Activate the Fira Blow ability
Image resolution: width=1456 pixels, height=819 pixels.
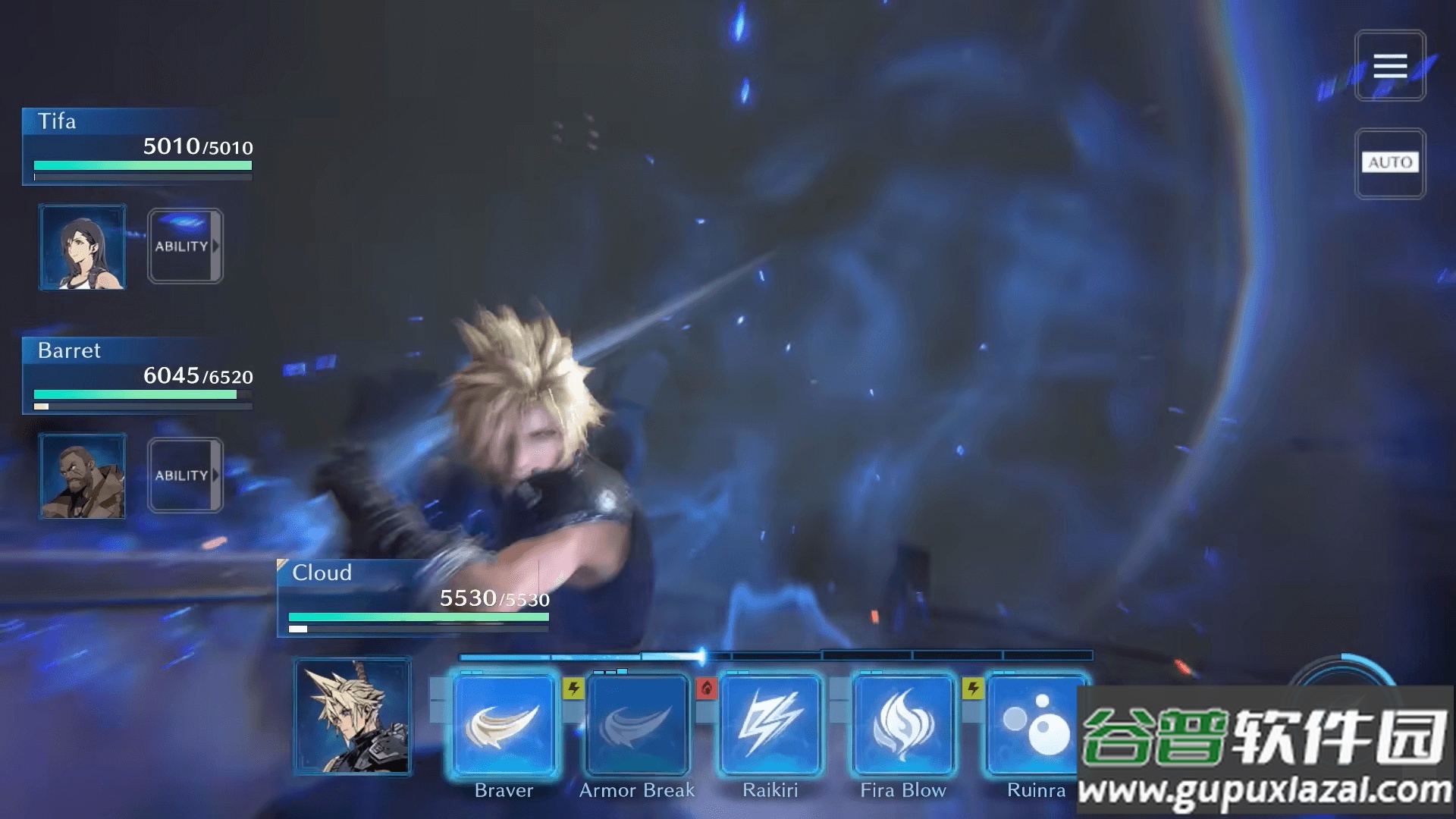tap(902, 724)
